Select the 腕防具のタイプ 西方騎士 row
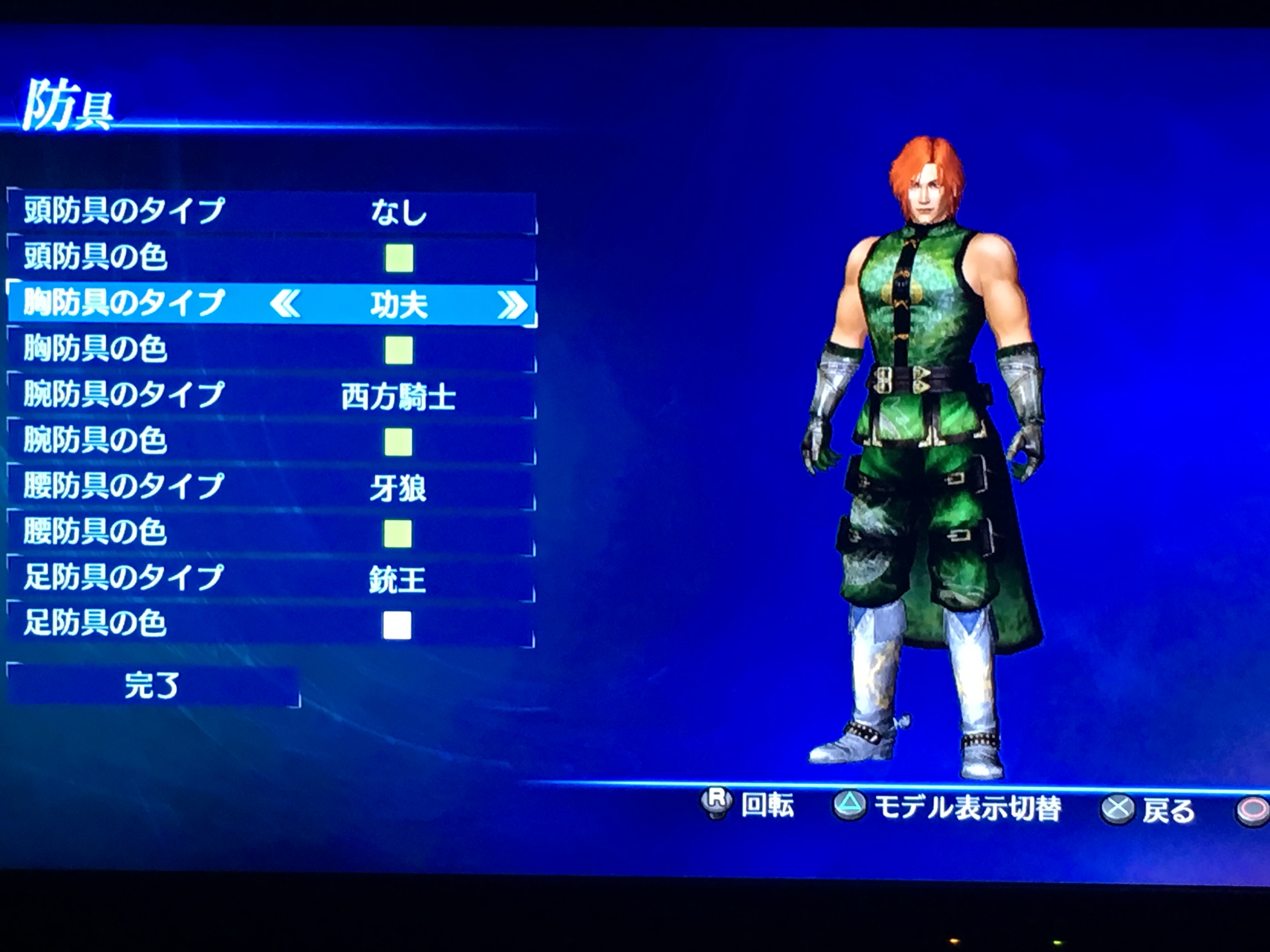This screenshot has width=1270, height=952. tap(272, 396)
